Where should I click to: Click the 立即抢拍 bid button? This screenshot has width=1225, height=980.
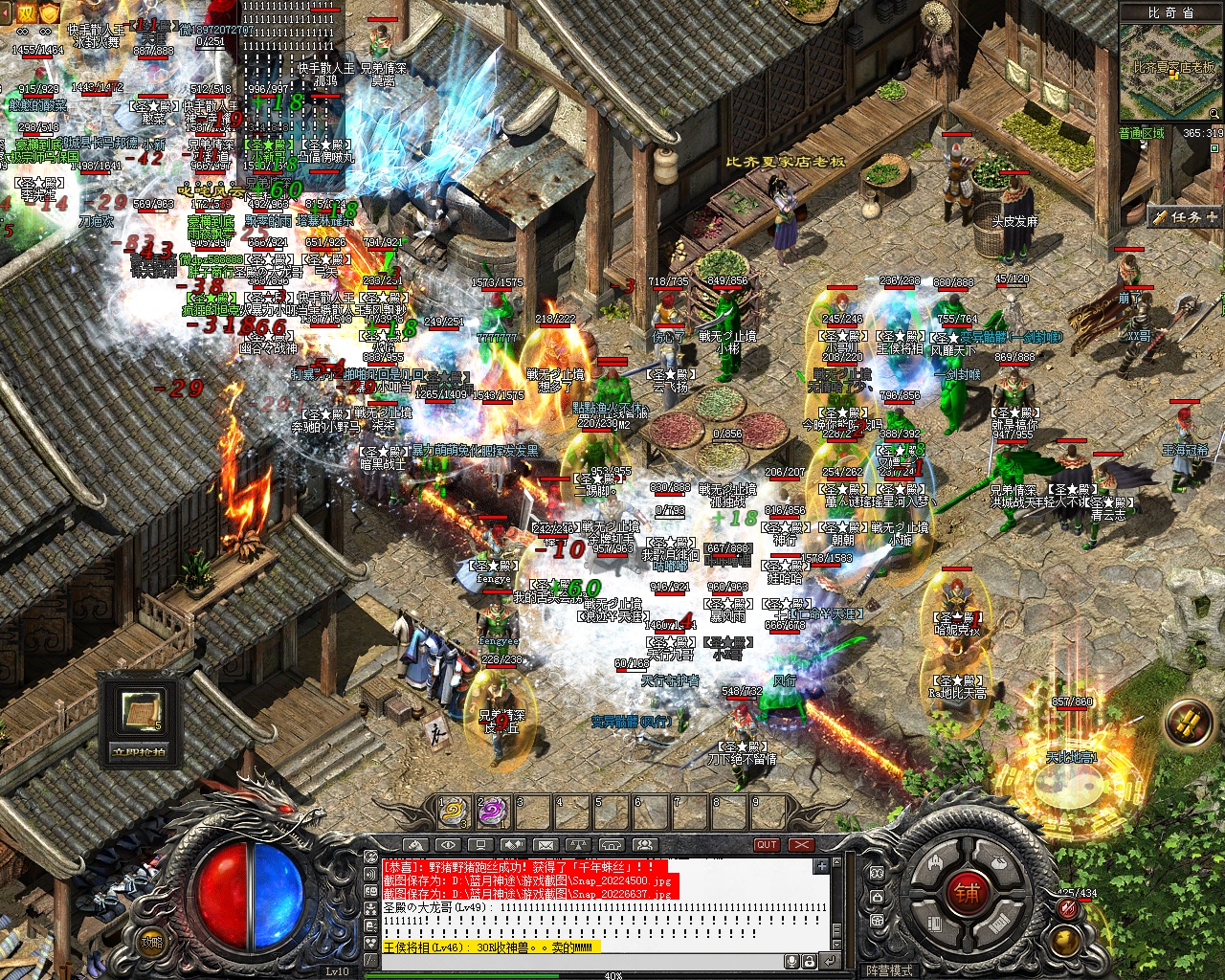click(x=140, y=751)
